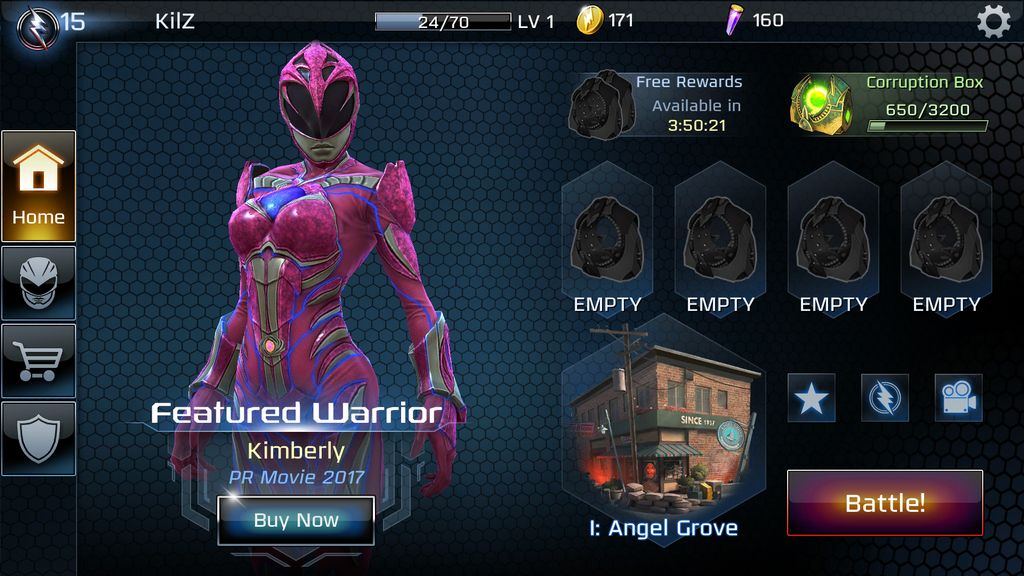Switch to the Home tab

pos(38,186)
